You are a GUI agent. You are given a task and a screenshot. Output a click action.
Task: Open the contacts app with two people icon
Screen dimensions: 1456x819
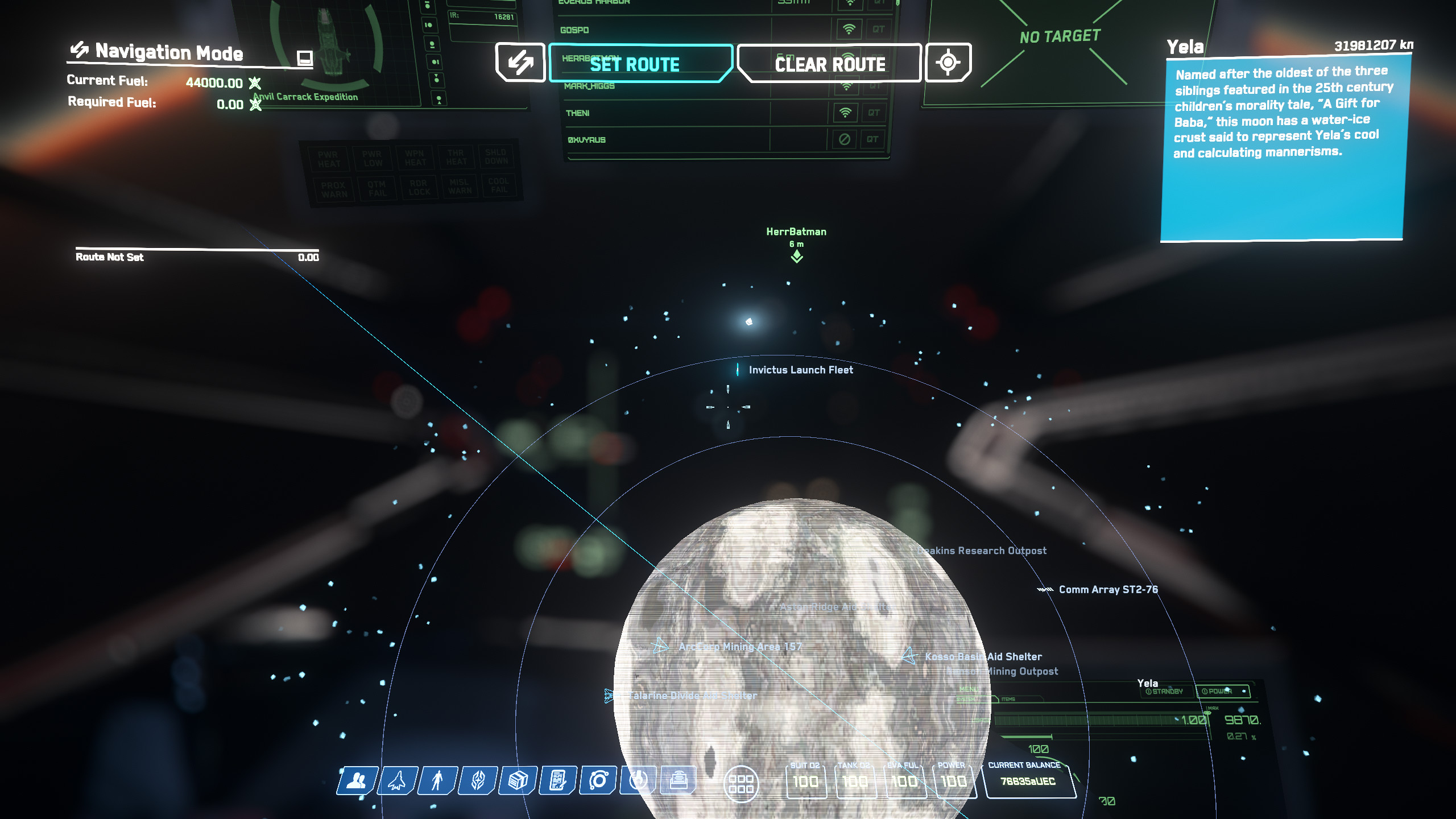(x=357, y=780)
